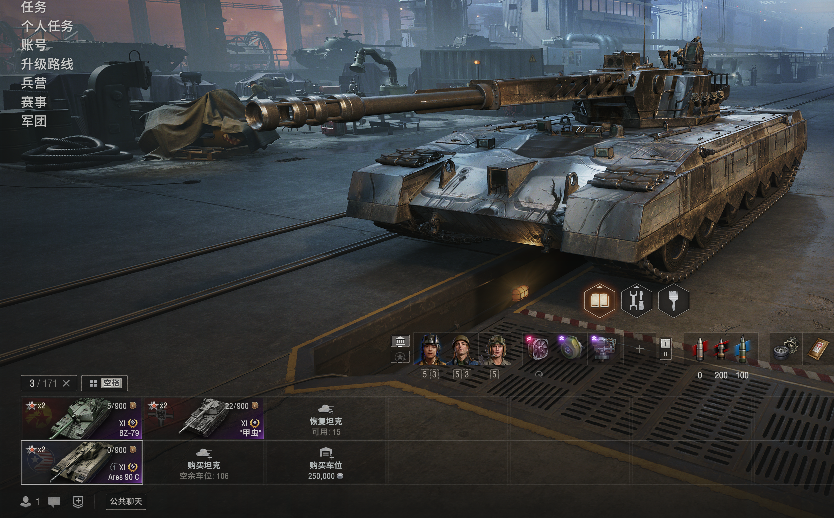Select the "甲虫" tank card
Viewport: 834px width, 518px height.
pyautogui.click(x=204, y=418)
